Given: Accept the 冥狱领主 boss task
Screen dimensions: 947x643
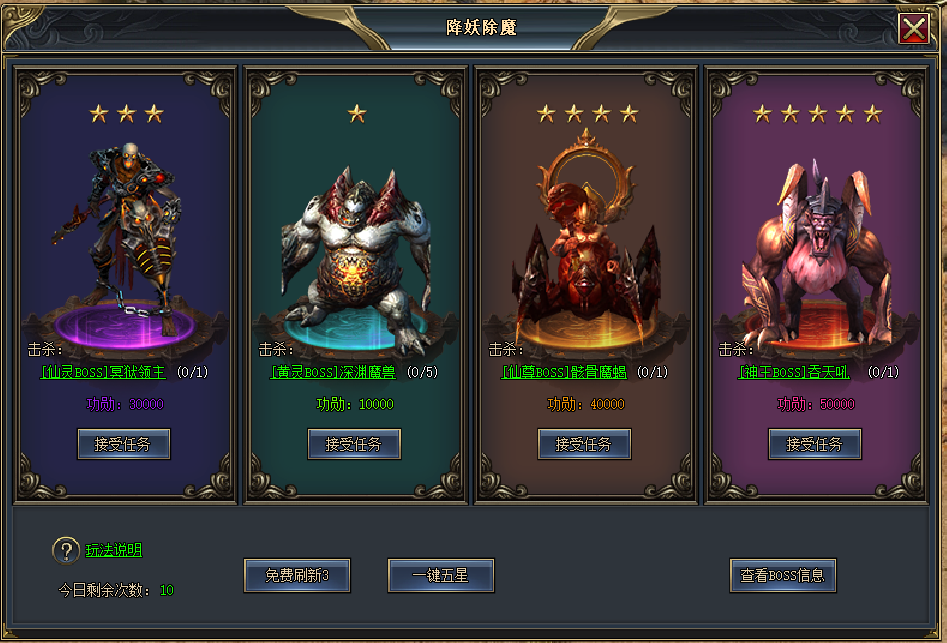Looking at the screenshot, I should click(x=124, y=444).
